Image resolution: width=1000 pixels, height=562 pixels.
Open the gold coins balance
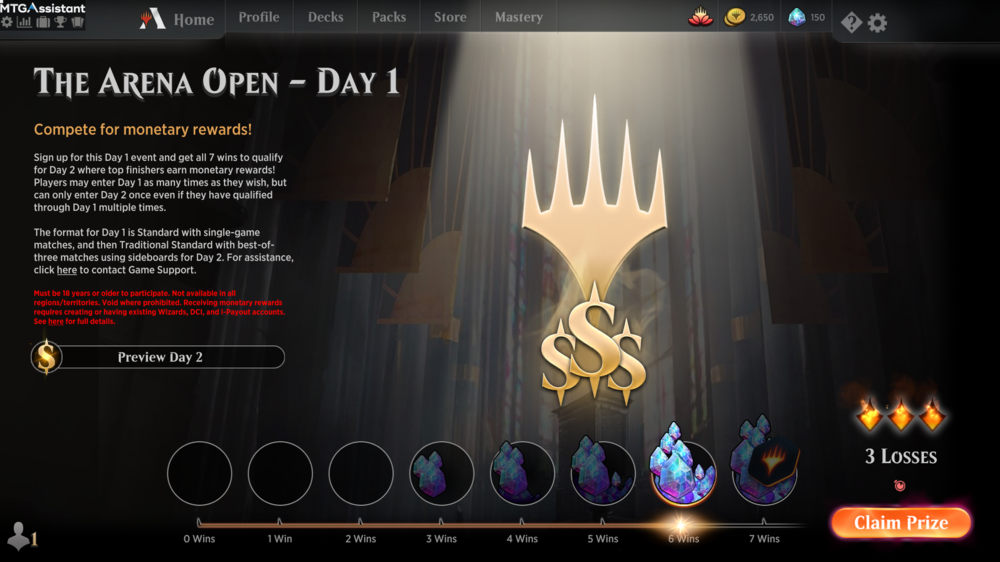pyautogui.click(x=750, y=17)
